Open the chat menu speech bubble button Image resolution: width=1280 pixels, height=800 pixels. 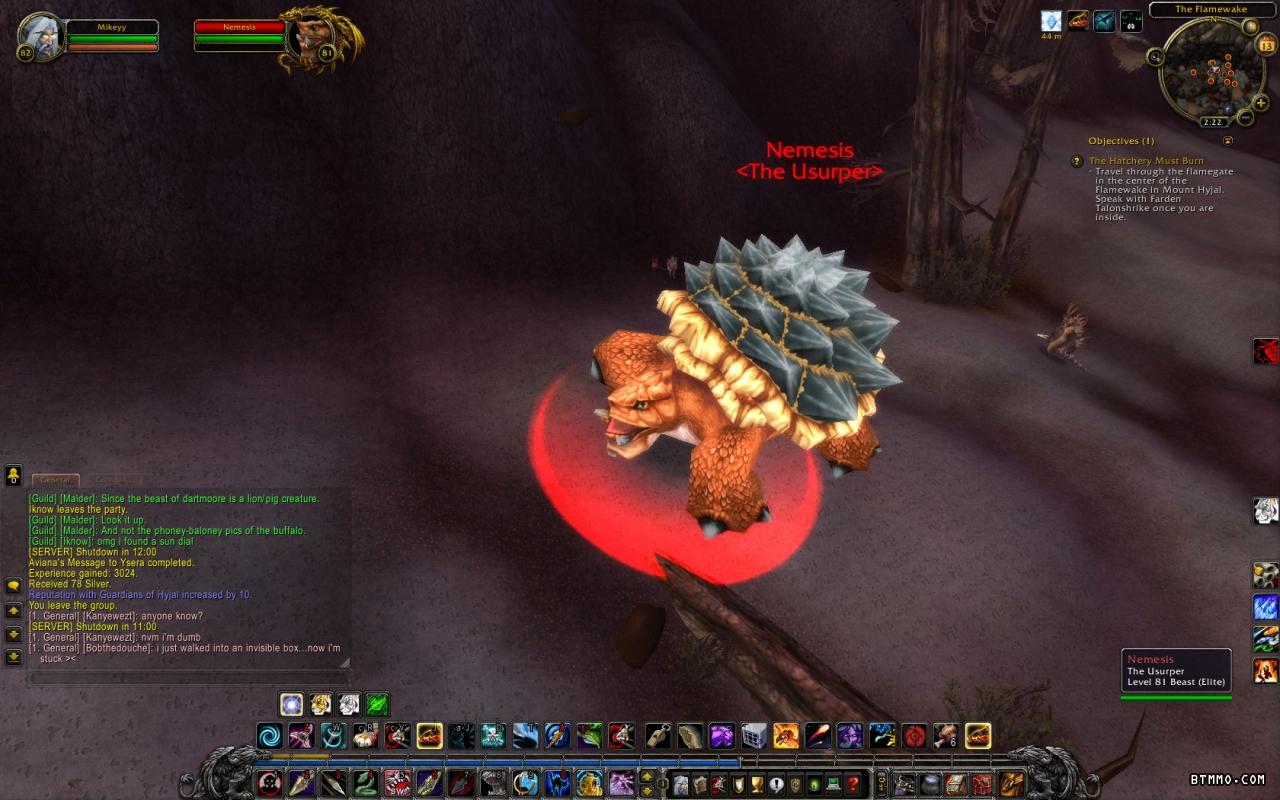[x=14, y=585]
